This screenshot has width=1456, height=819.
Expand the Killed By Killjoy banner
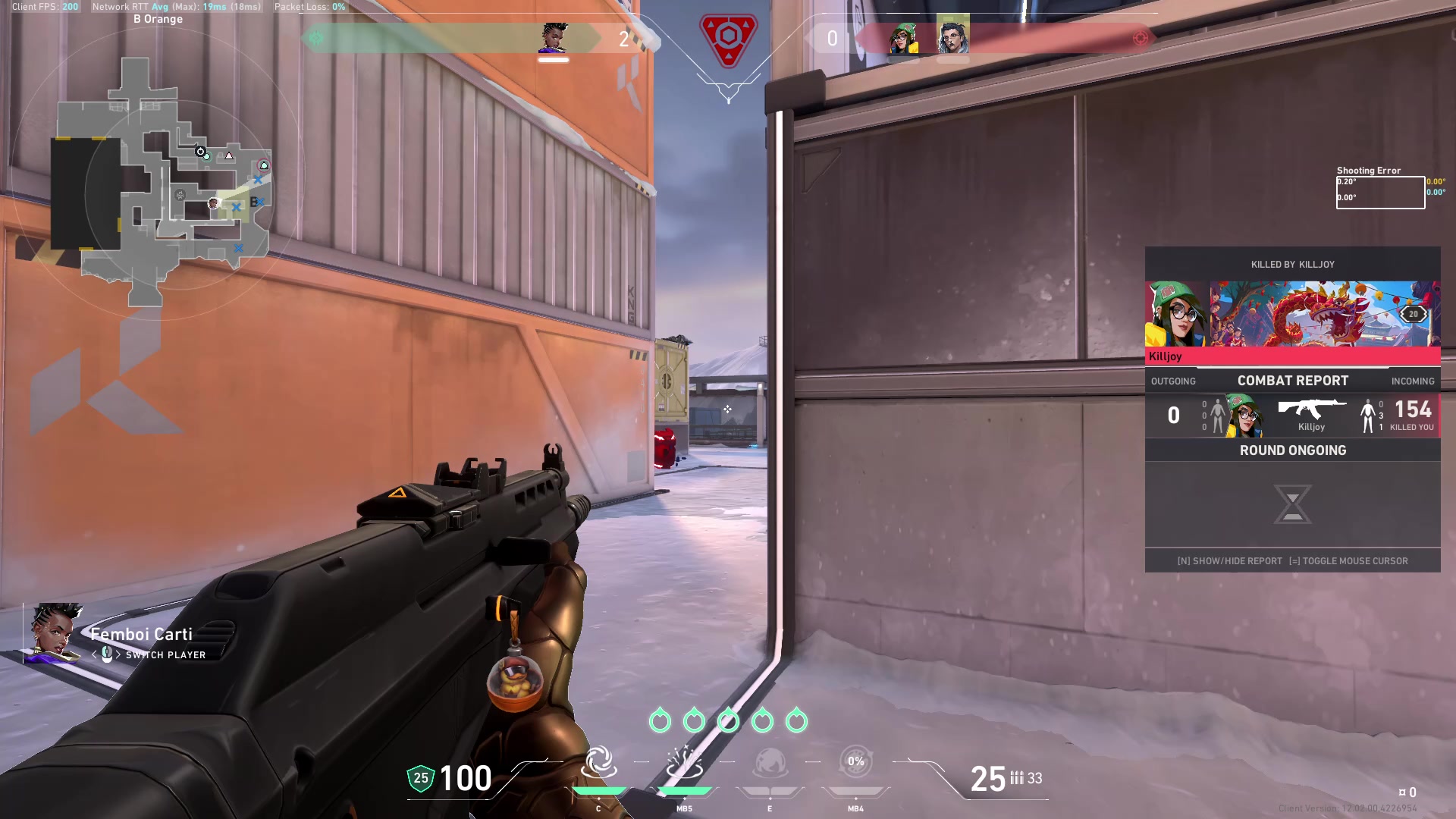[x=1291, y=264]
